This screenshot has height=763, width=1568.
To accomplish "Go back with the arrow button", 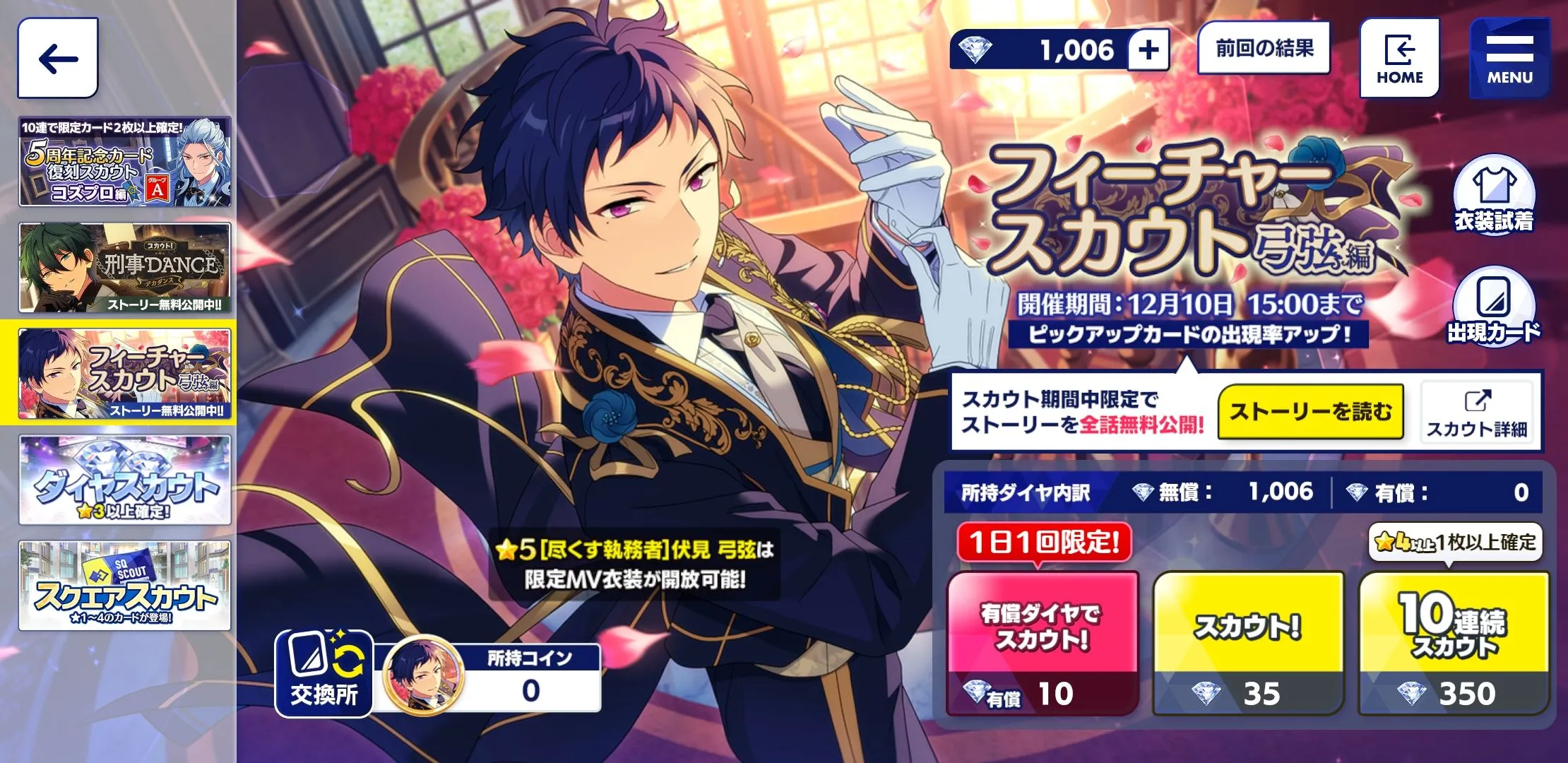I will pyautogui.click(x=58, y=58).
